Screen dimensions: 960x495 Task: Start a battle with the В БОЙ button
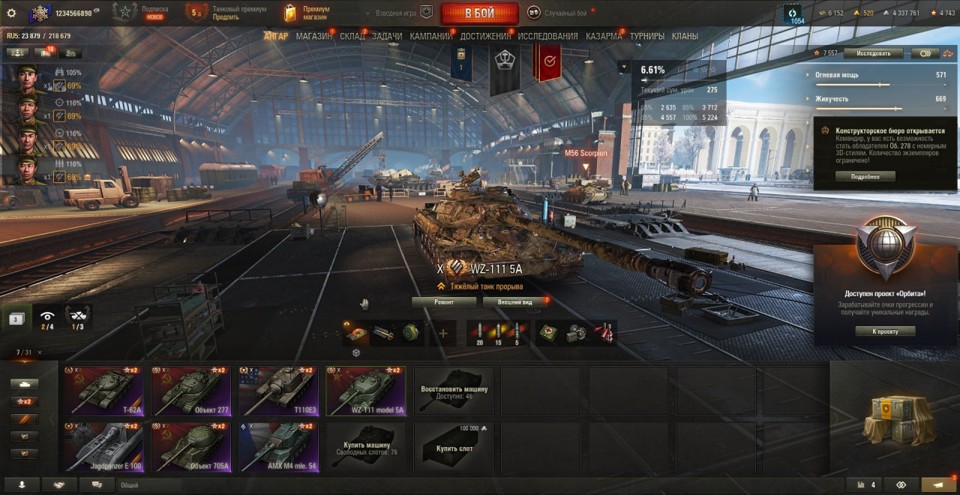(479, 13)
